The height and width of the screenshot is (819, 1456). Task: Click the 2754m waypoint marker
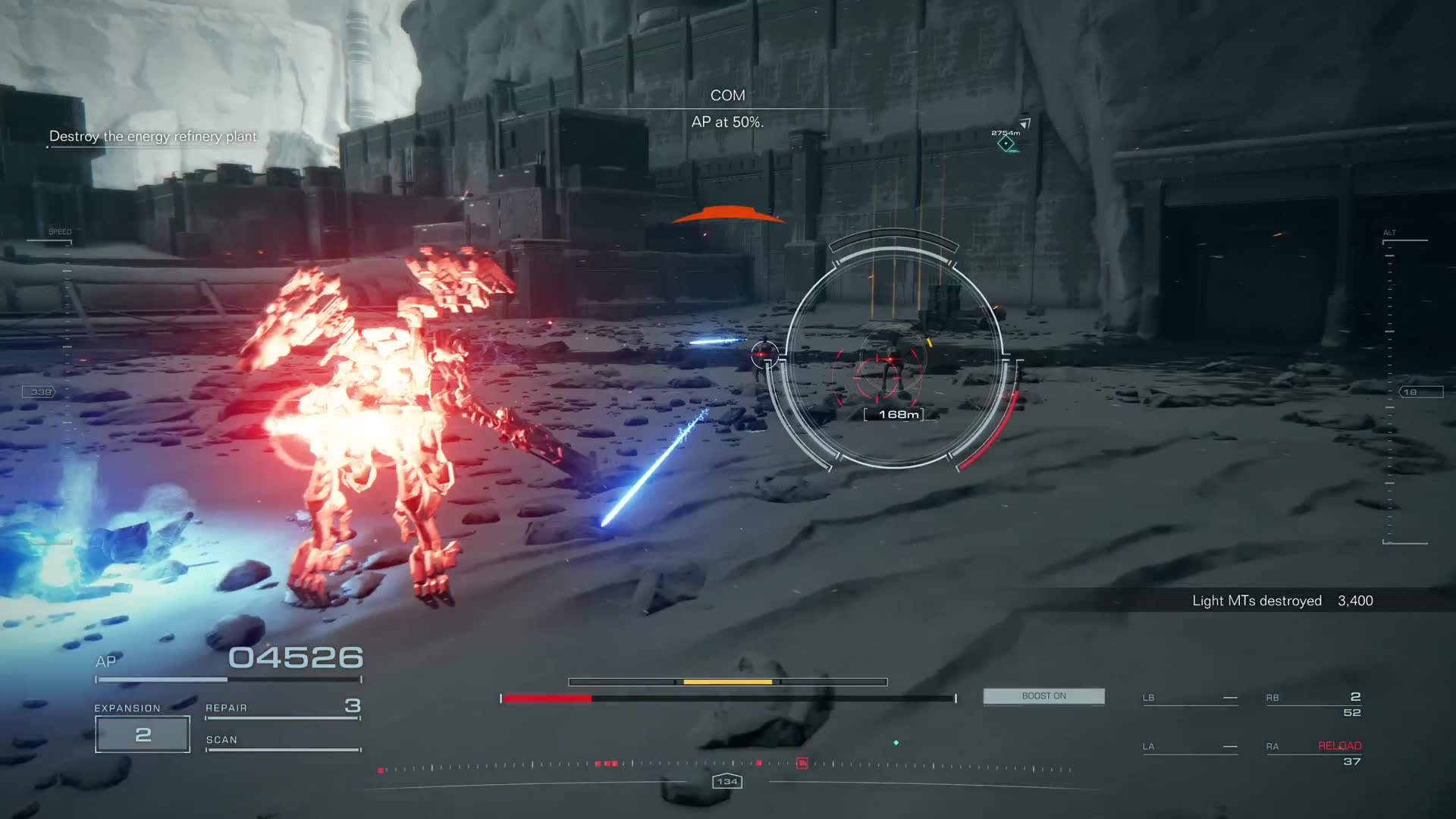pyautogui.click(x=1006, y=143)
